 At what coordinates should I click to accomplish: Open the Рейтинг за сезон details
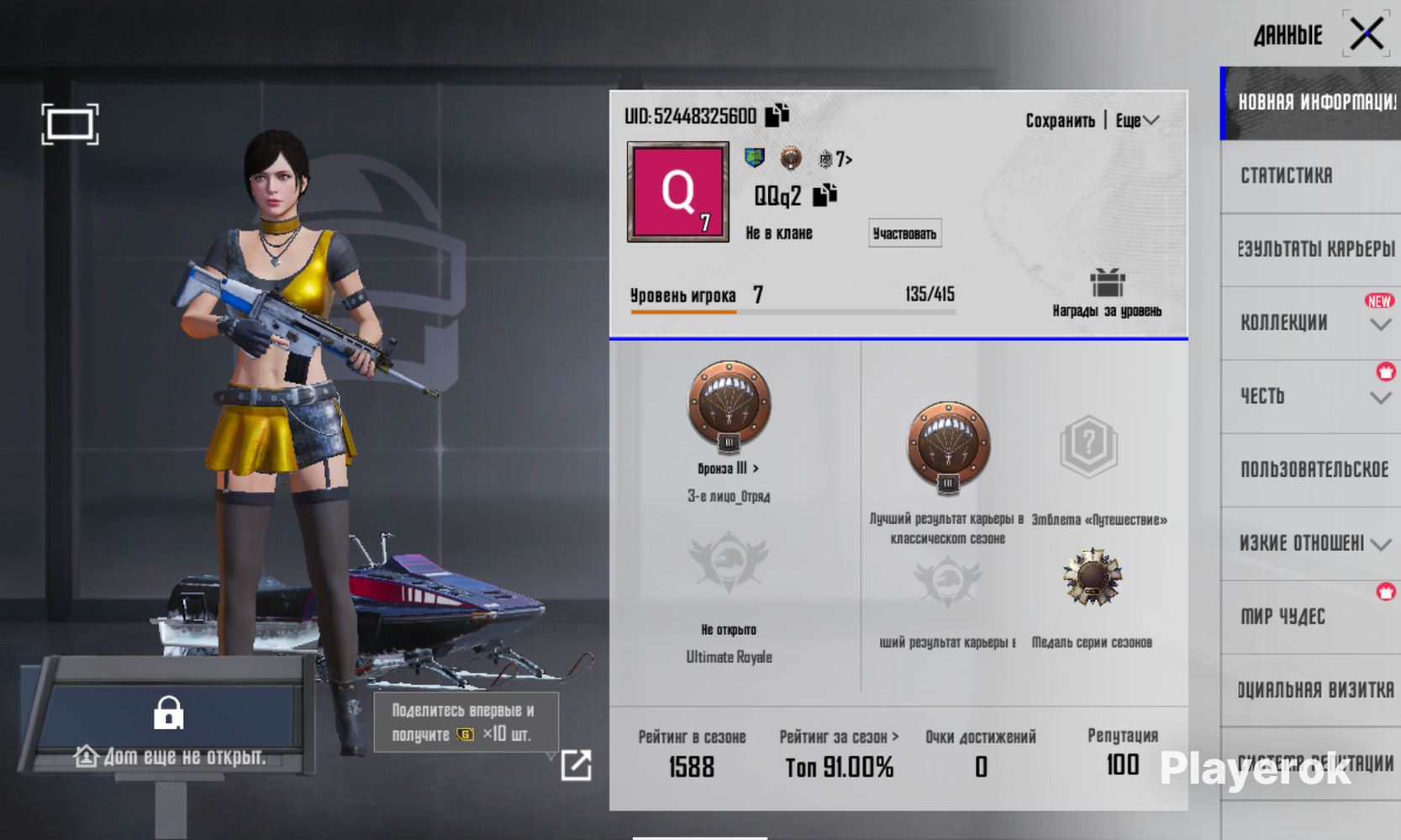coord(838,737)
